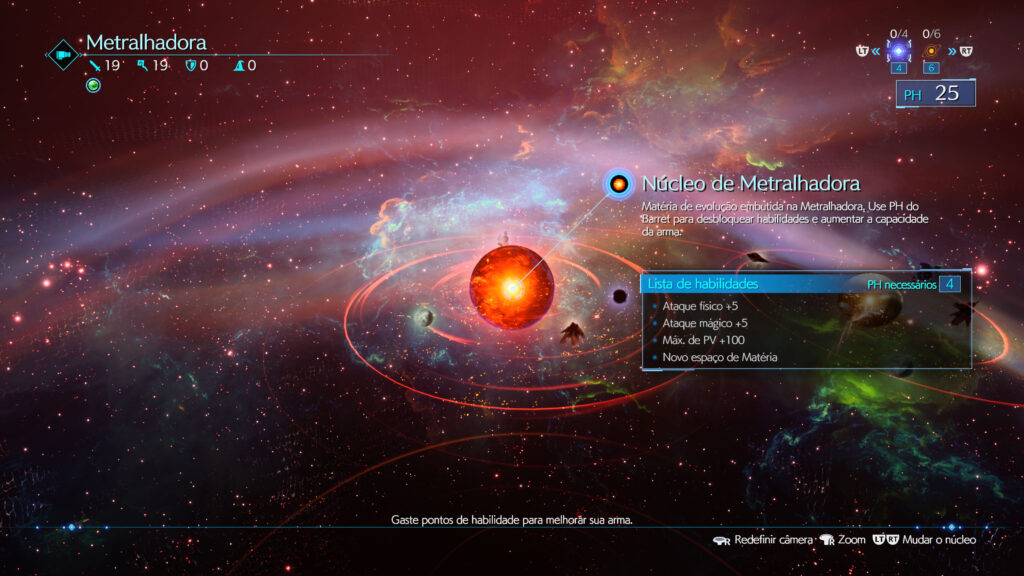The width and height of the screenshot is (1024, 576).
Task: Switch to the orange core showing 0/6
Action: click(x=932, y=51)
